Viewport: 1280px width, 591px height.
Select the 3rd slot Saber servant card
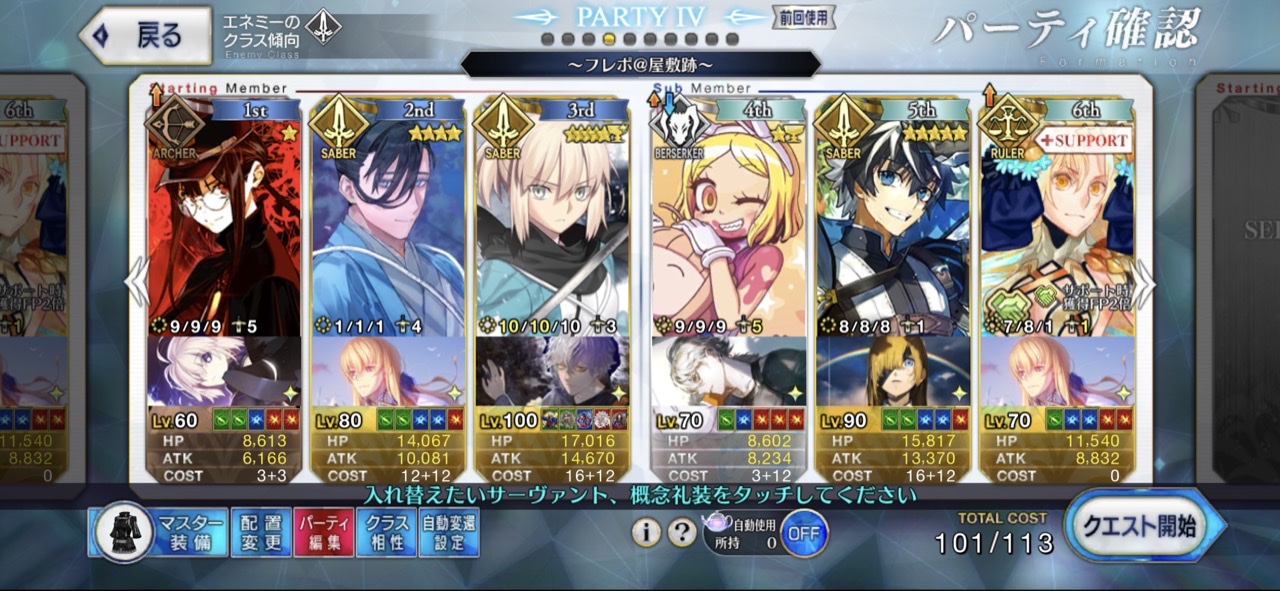[552, 230]
